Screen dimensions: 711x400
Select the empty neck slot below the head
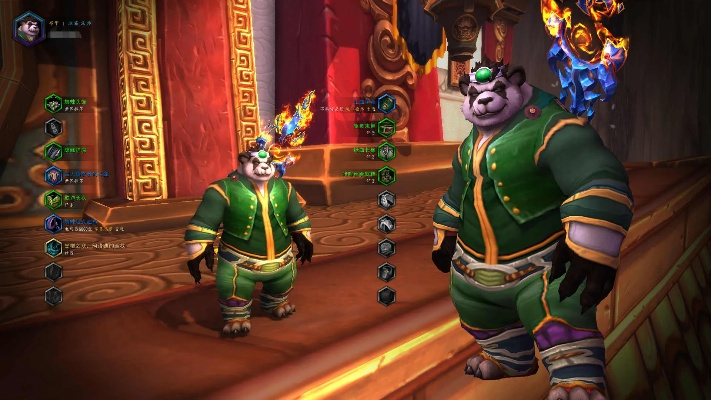[53, 127]
